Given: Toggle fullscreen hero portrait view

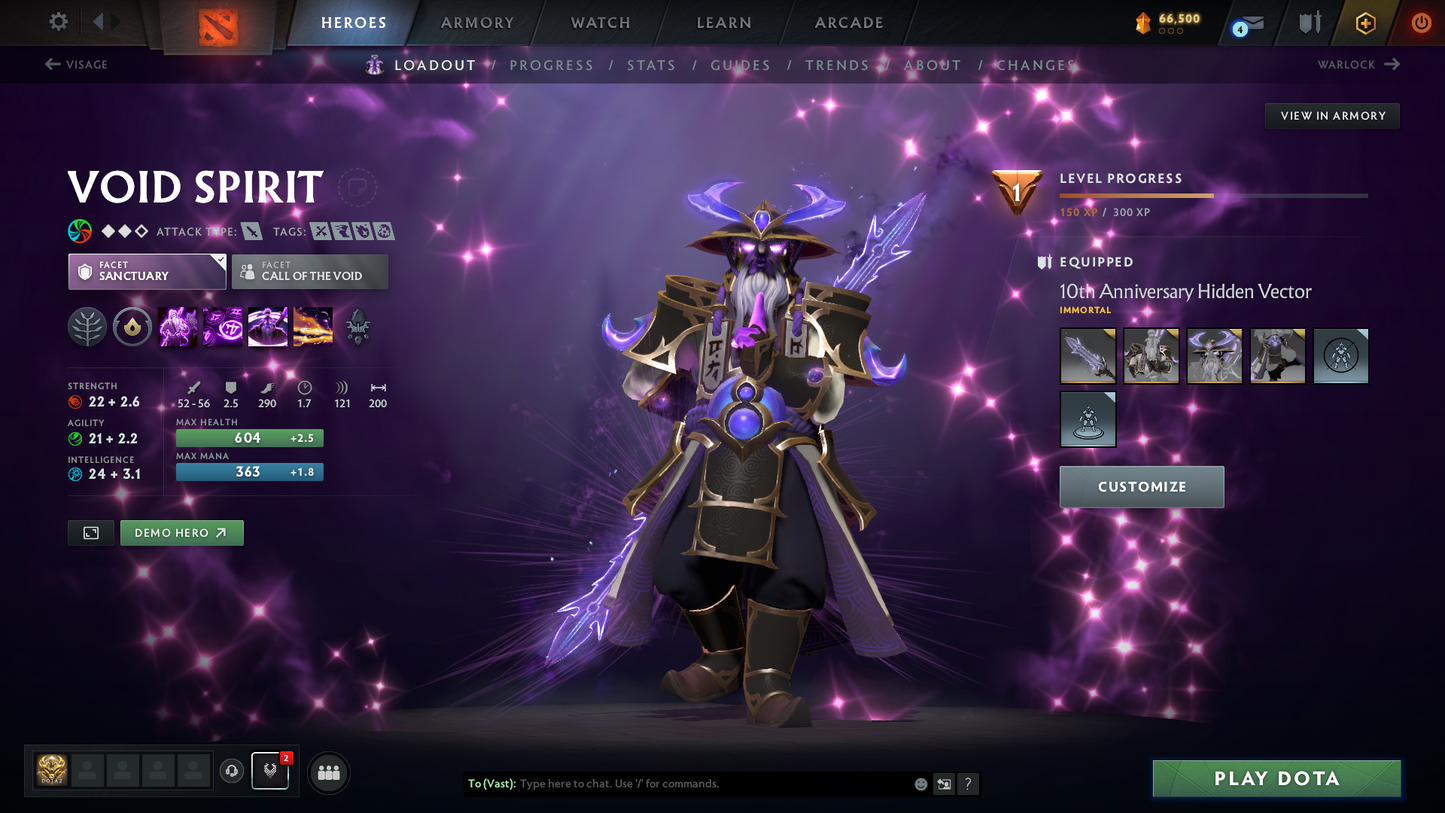Looking at the screenshot, I should pos(90,532).
